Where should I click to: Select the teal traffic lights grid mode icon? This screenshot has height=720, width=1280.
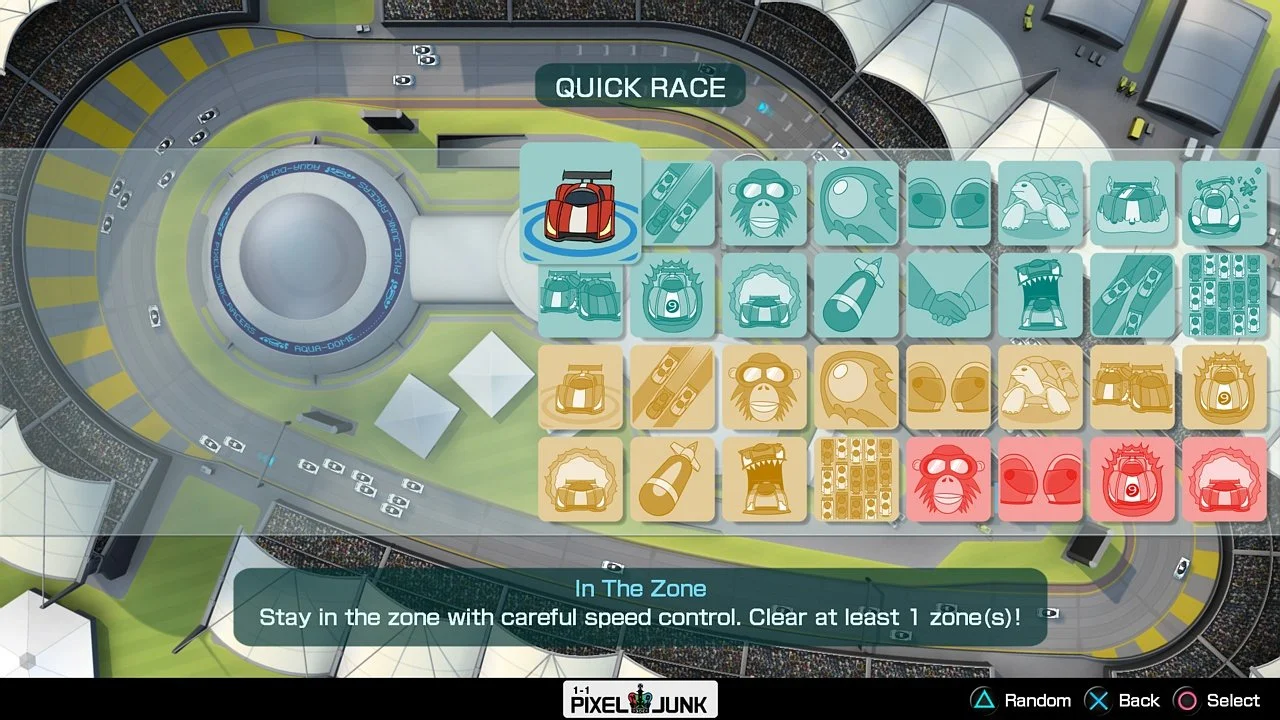pyautogui.click(x=1225, y=297)
